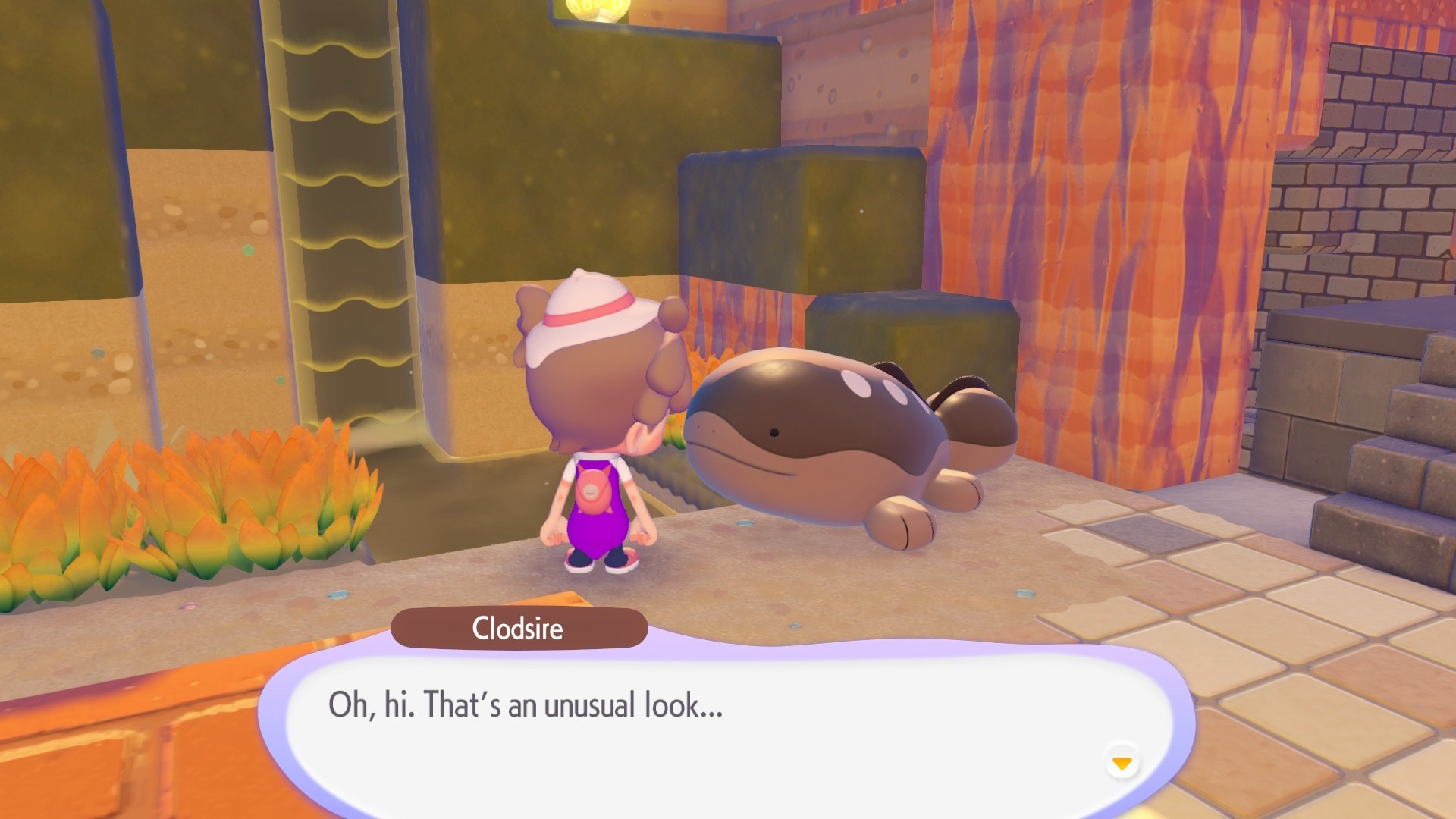Advance dialogue with the orange arrow

coord(1122,762)
